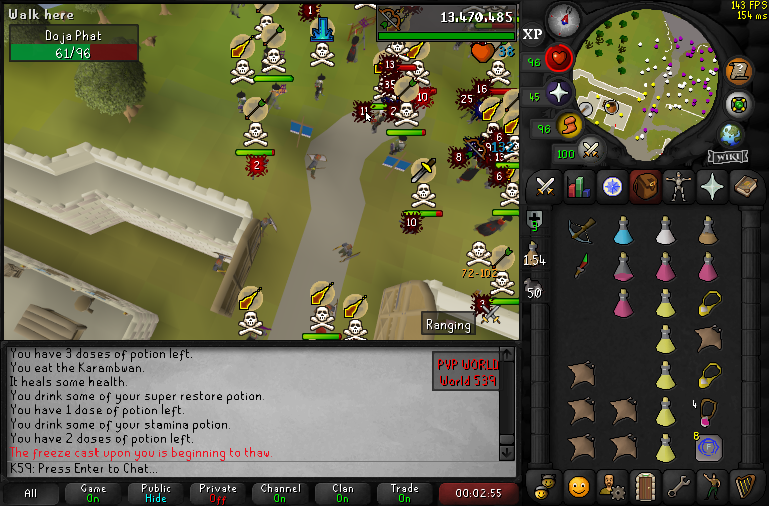Image resolution: width=769 pixels, height=506 pixels.
Task: Activate the special attack orb
Action: tap(591, 151)
